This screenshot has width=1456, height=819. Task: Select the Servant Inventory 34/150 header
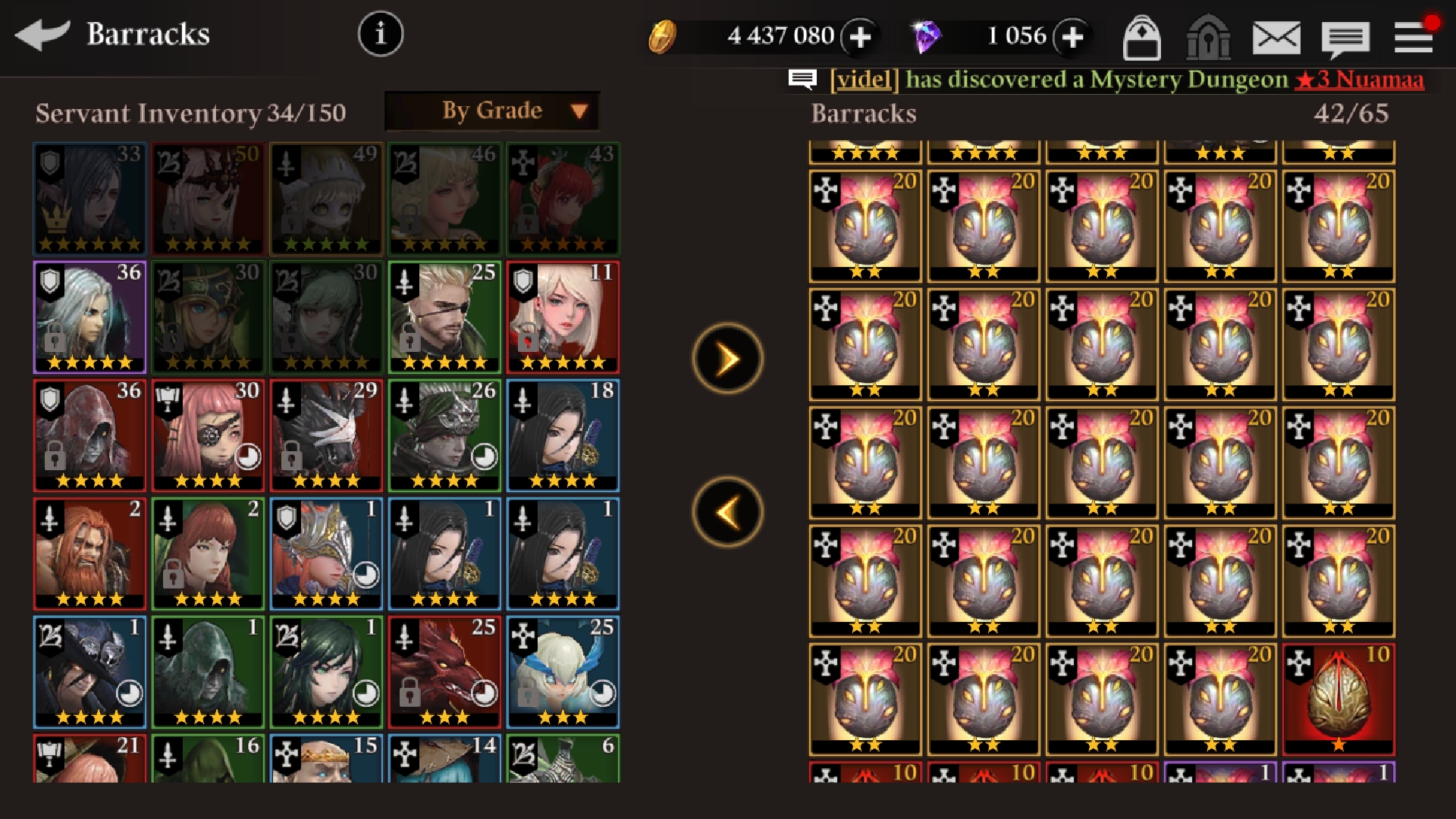point(190,112)
